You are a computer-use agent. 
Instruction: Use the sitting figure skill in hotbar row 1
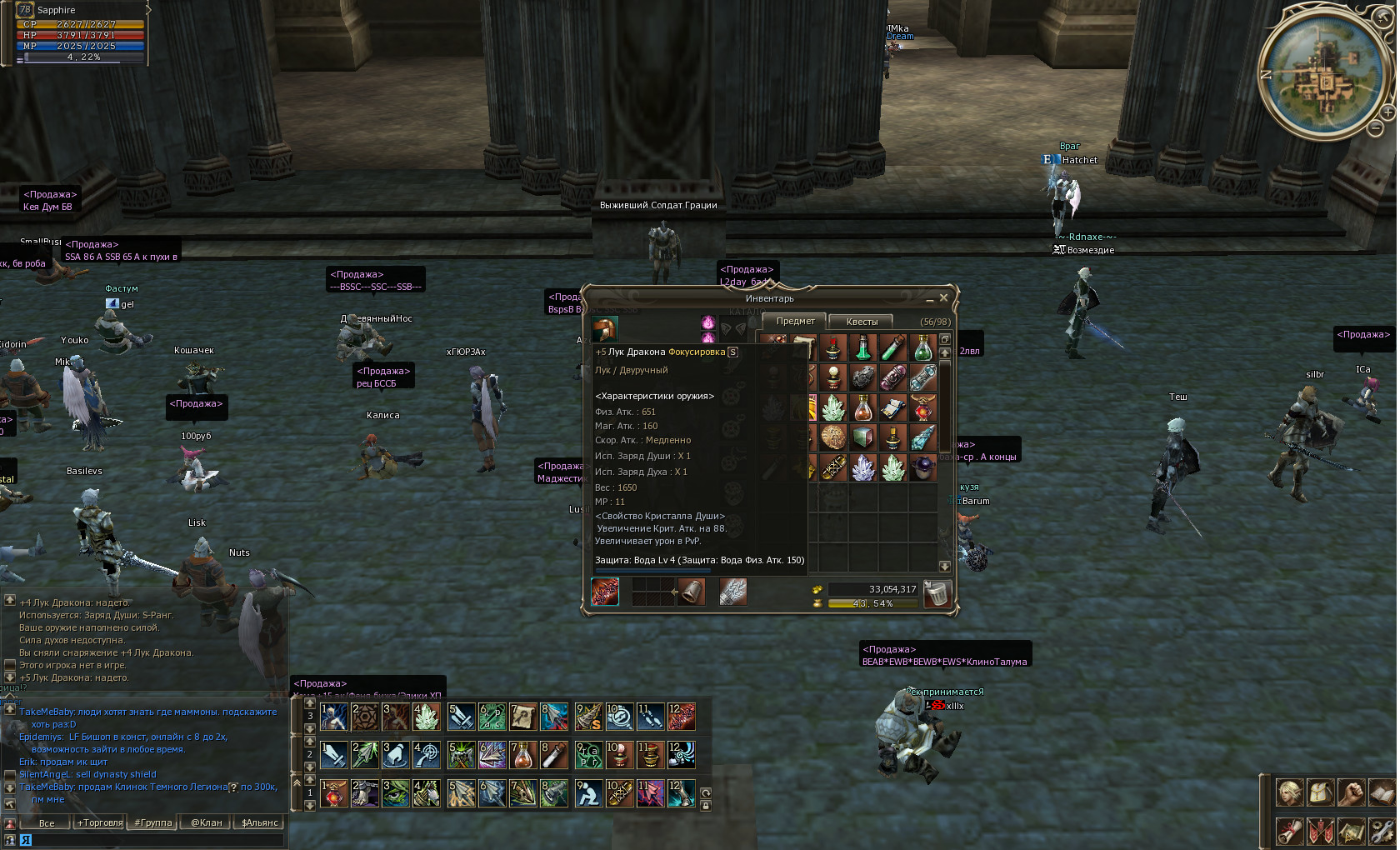coord(588,792)
